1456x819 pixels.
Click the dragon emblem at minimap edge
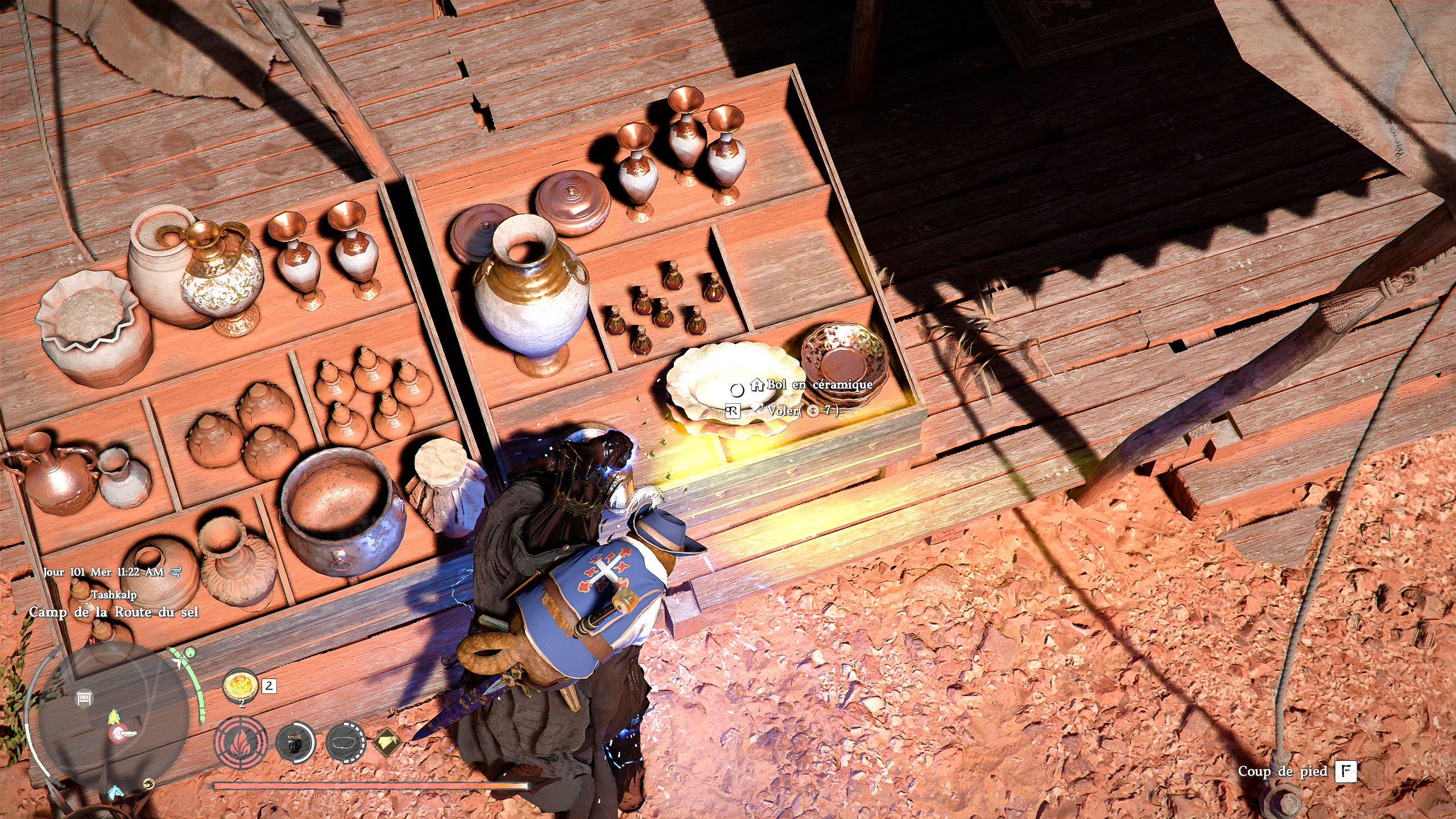point(148,783)
